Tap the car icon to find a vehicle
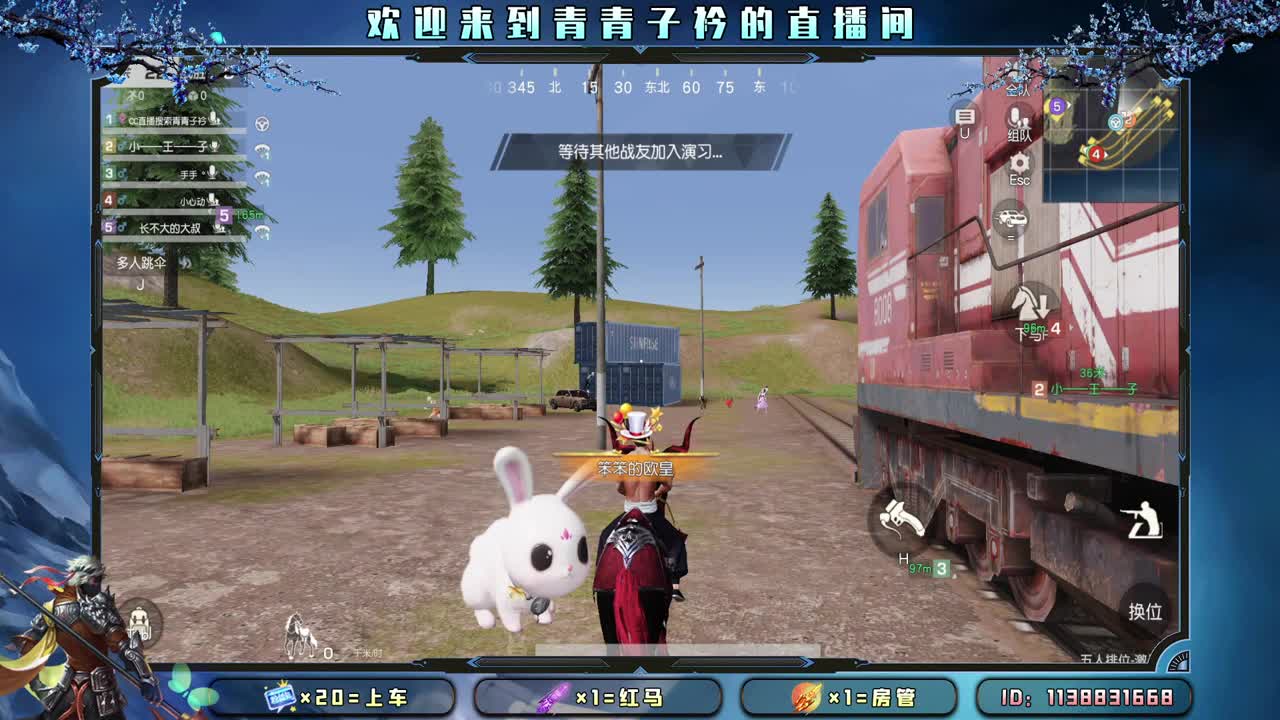1280x720 pixels. pyautogui.click(x=1010, y=217)
